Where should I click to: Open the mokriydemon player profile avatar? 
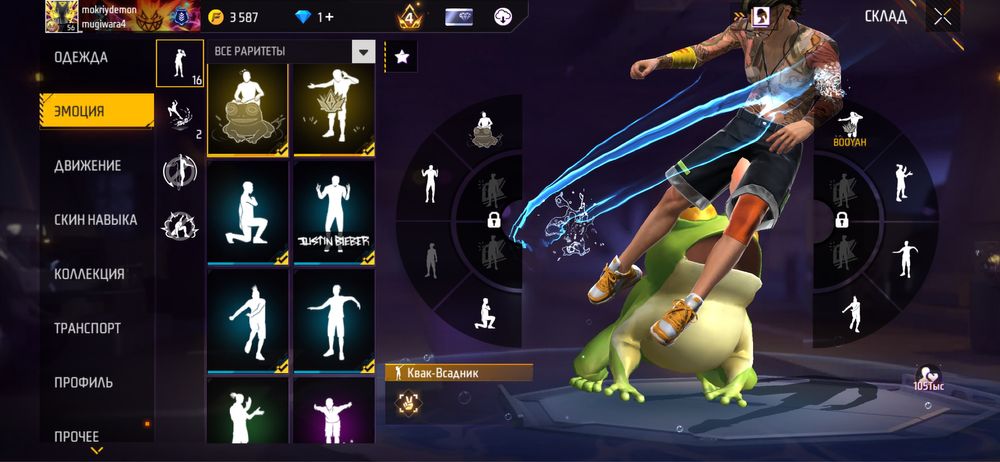58,16
